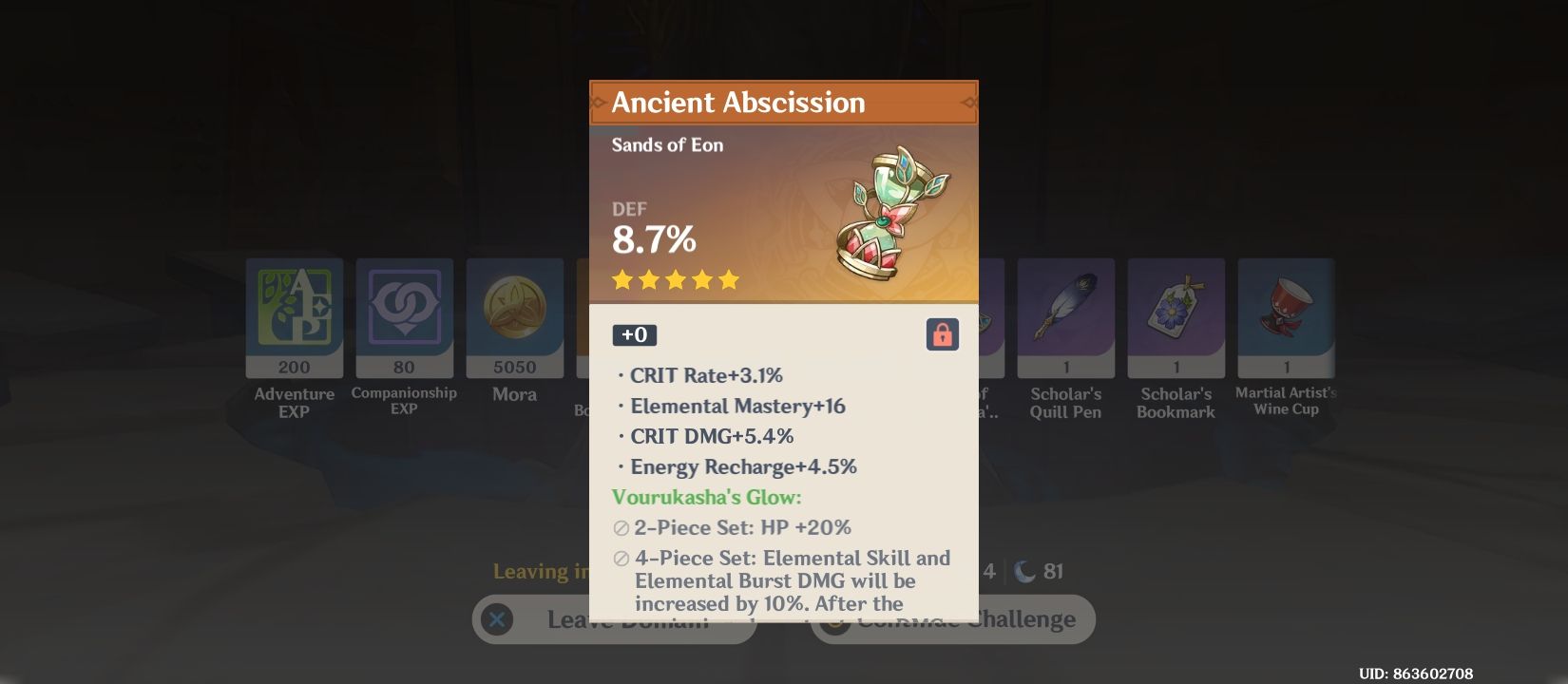Screen dimensions: 1568x684
Task: Select the Scholar's Bookmark icon
Action: tap(1176, 318)
